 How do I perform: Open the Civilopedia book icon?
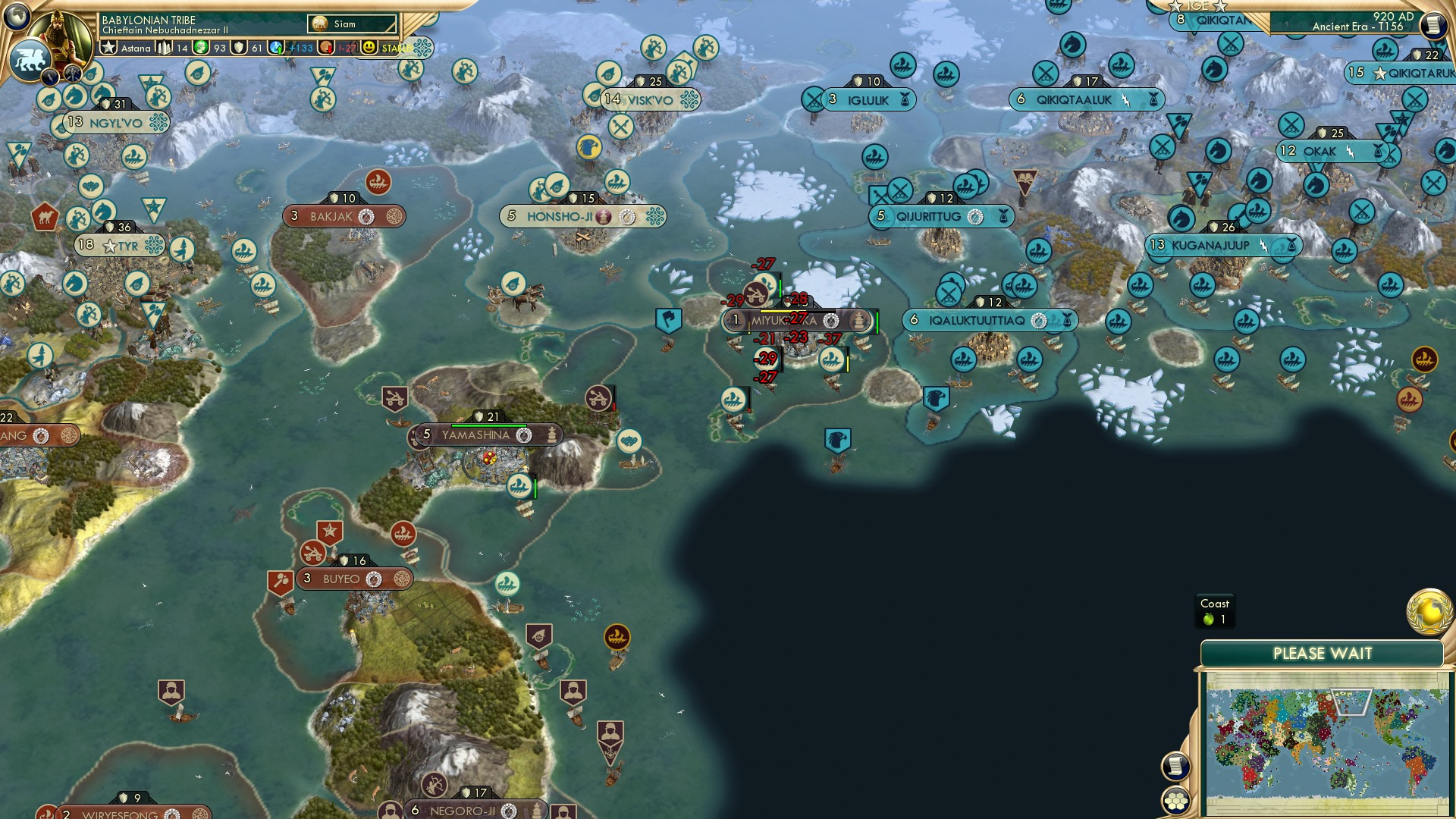click(x=1435, y=25)
